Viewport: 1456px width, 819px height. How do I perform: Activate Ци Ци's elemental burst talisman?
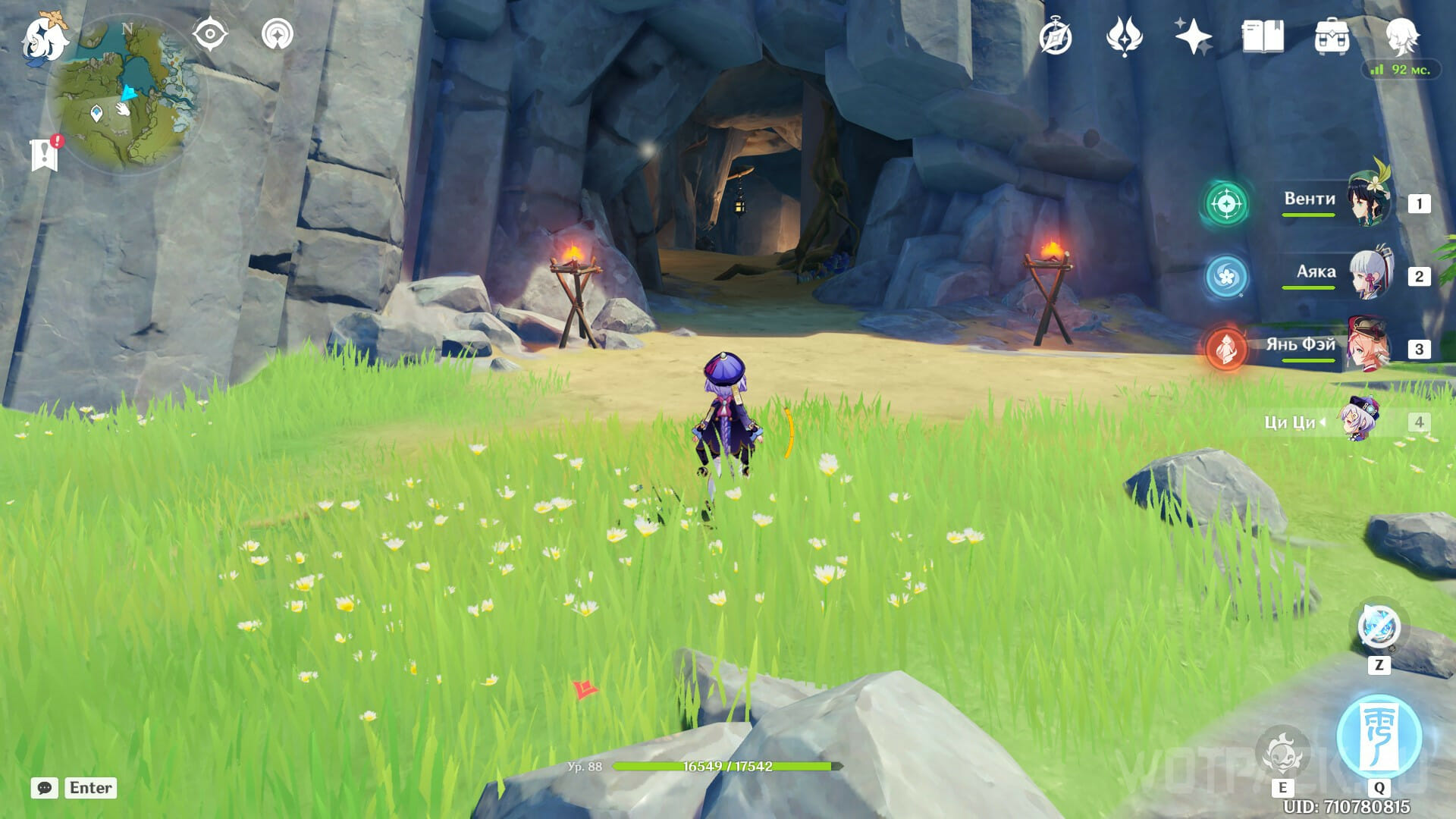tap(1379, 736)
